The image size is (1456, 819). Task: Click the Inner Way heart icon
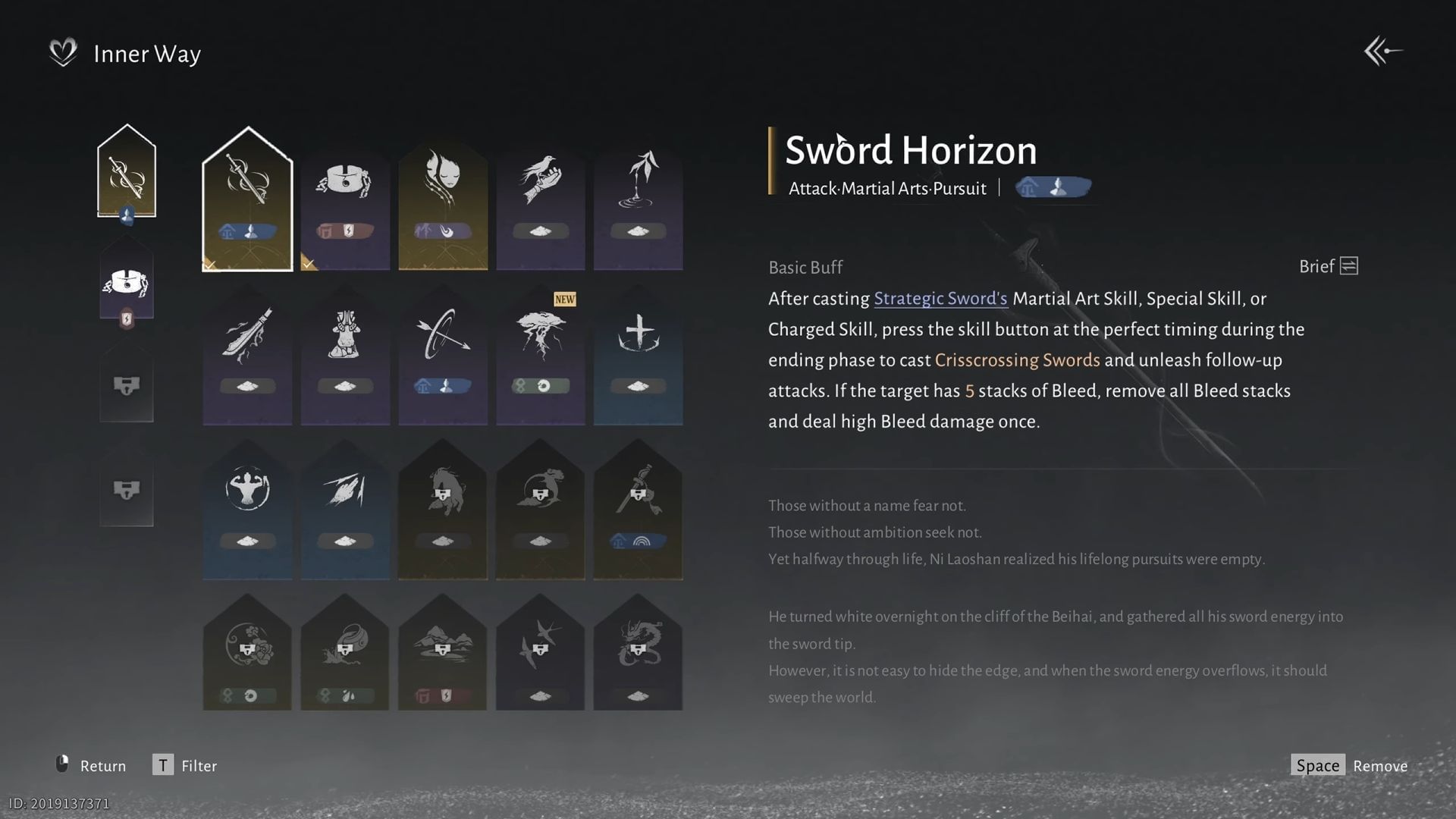tap(64, 52)
